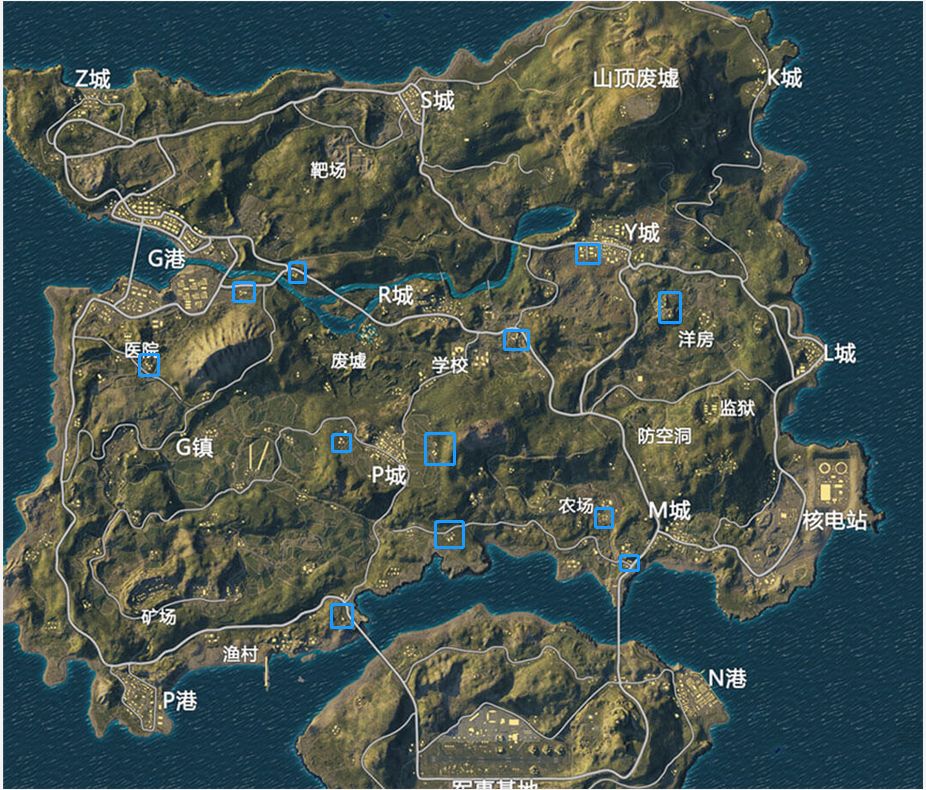The height and width of the screenshot is (790, 926).
Task: Select the blue marker beside 农场
Action: [x=604, y=518]
